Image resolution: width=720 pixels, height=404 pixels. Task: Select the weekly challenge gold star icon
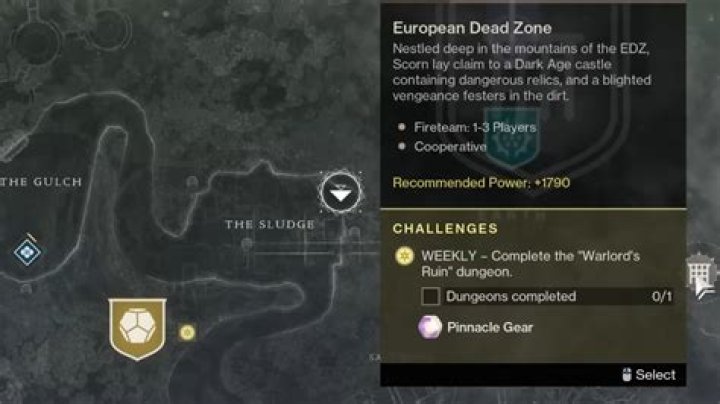tap(406, 258)
